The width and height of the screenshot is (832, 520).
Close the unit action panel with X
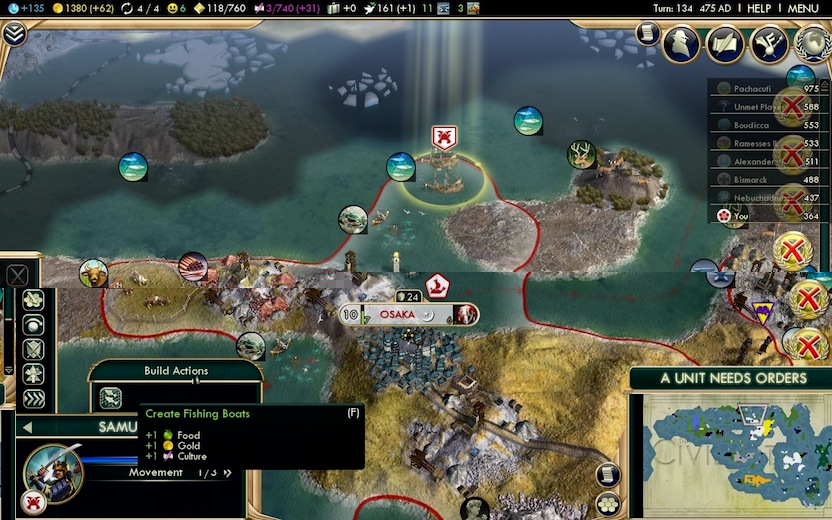click(x=17, y=275)
